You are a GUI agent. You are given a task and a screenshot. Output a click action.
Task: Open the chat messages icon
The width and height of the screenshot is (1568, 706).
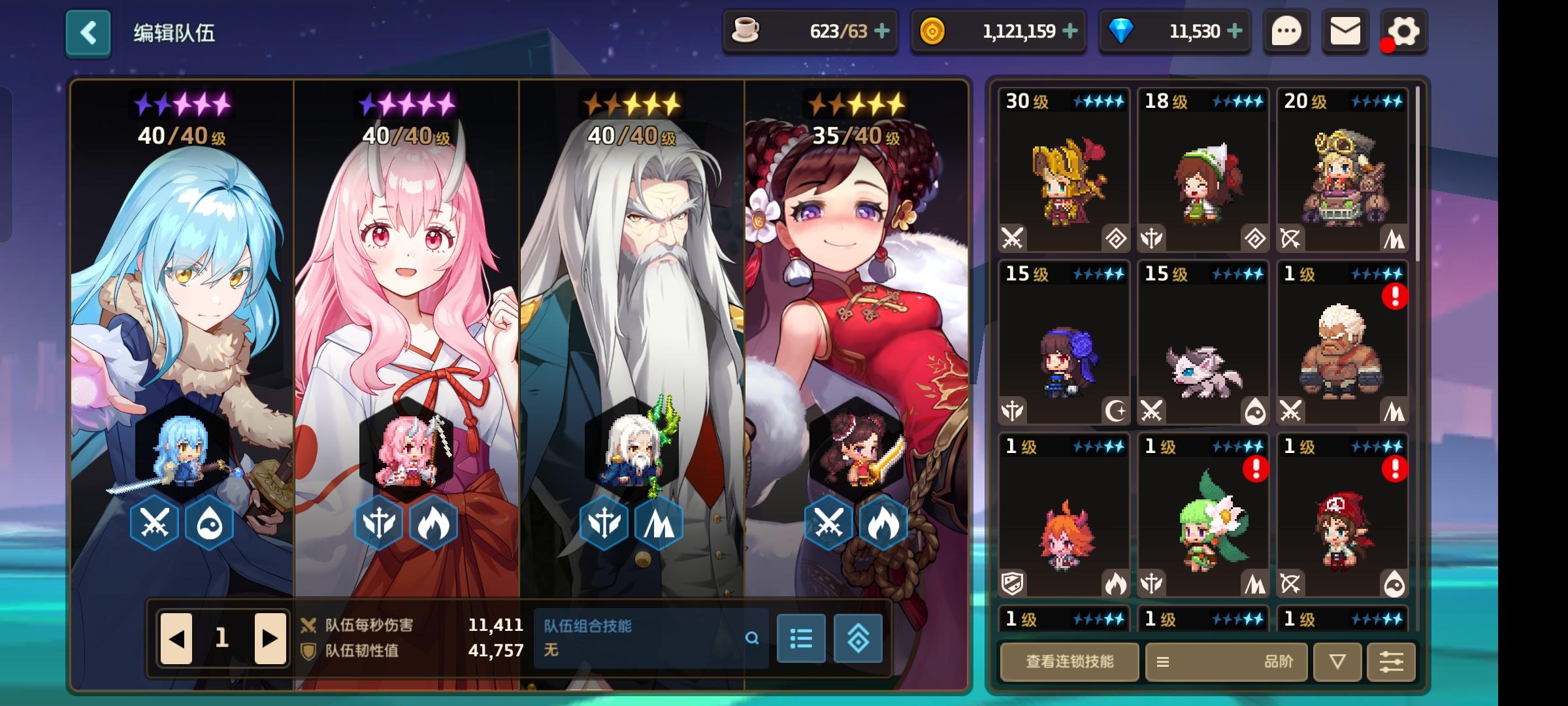[x=1286, y=30]
